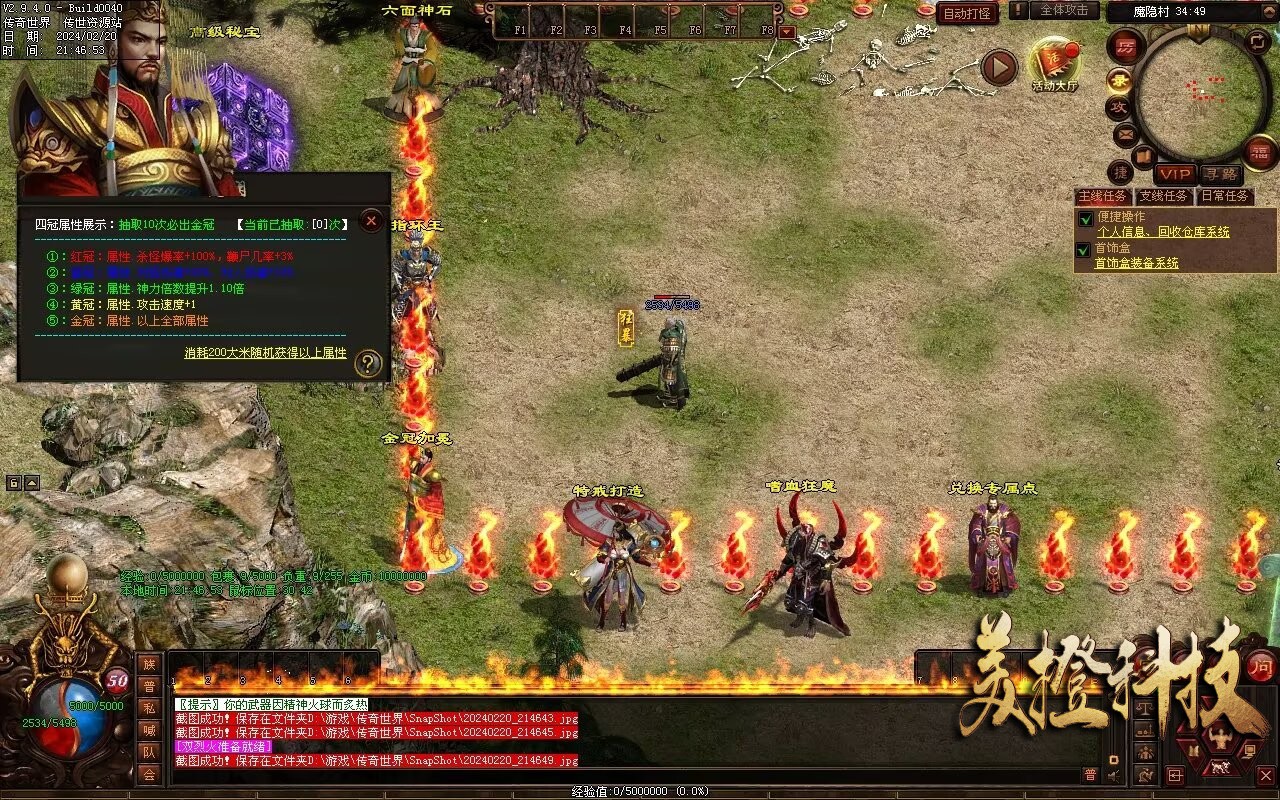This screenshot has width=1280, height=800.
Task: Open the circular minimap
Action: [x=1201, y=93]
